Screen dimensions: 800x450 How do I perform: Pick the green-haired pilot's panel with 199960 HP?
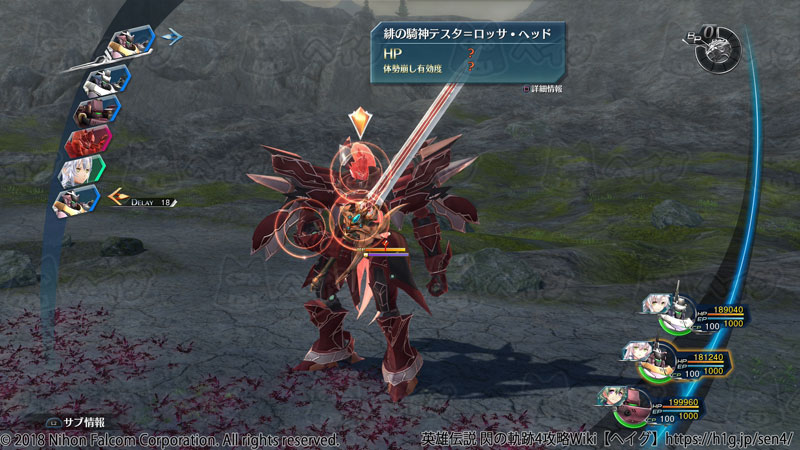(660, 408)
